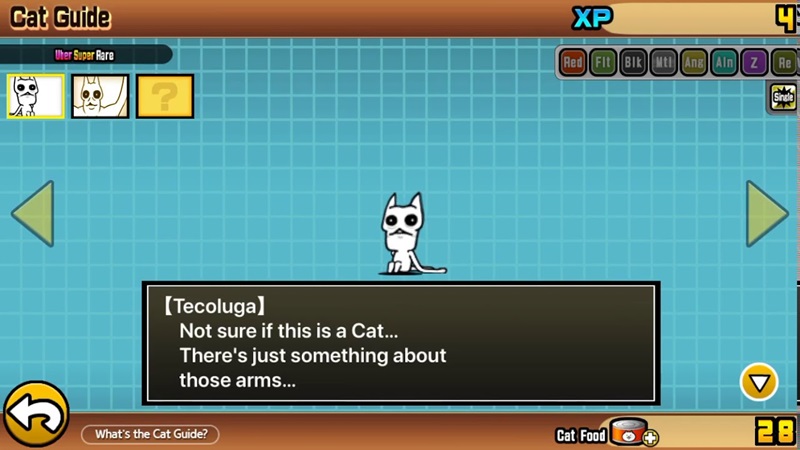800x450 pixels.
Task: Add Cat Food with the plus button
Action: pyautogui.click(x=651, y=437)
